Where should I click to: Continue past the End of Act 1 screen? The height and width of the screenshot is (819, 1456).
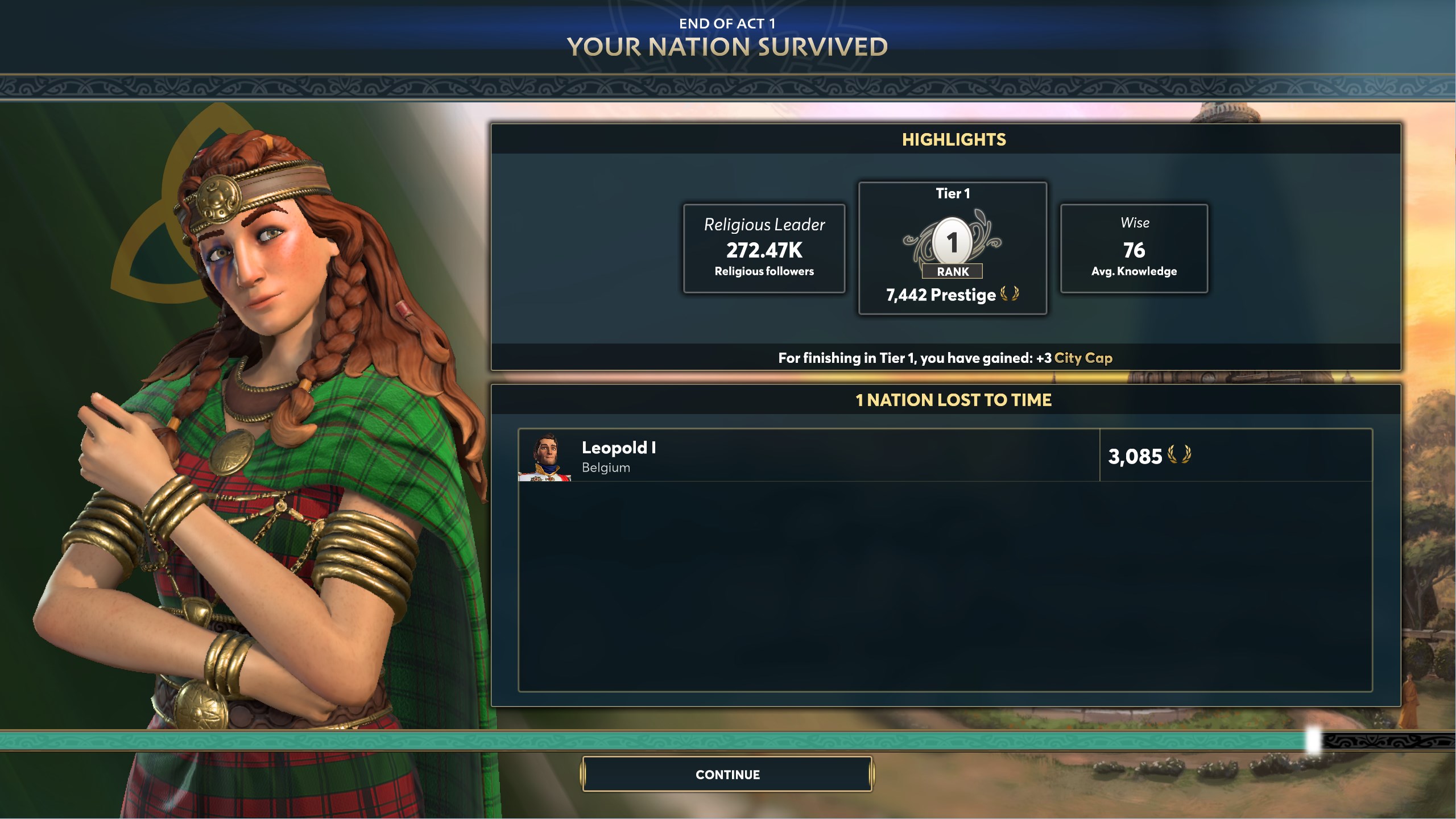click(727, 774)
